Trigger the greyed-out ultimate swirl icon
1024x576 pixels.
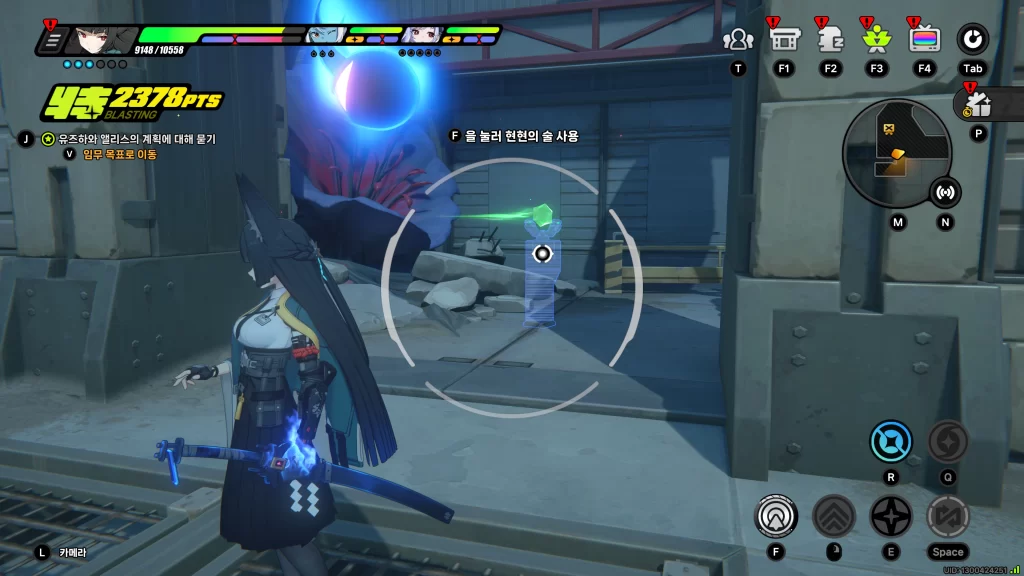pos(947,441)
